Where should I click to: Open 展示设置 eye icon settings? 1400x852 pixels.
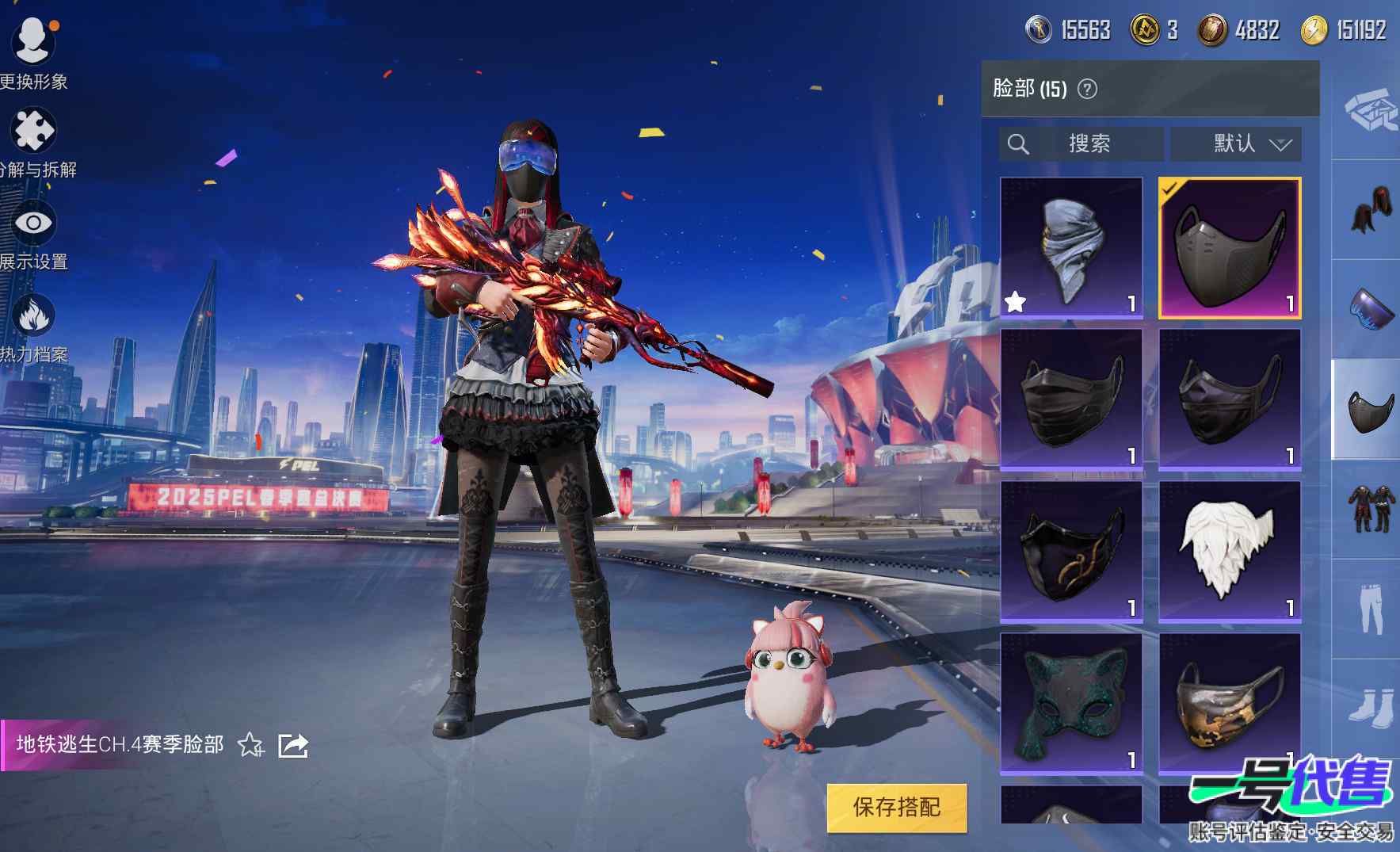[x=33, y=224]
